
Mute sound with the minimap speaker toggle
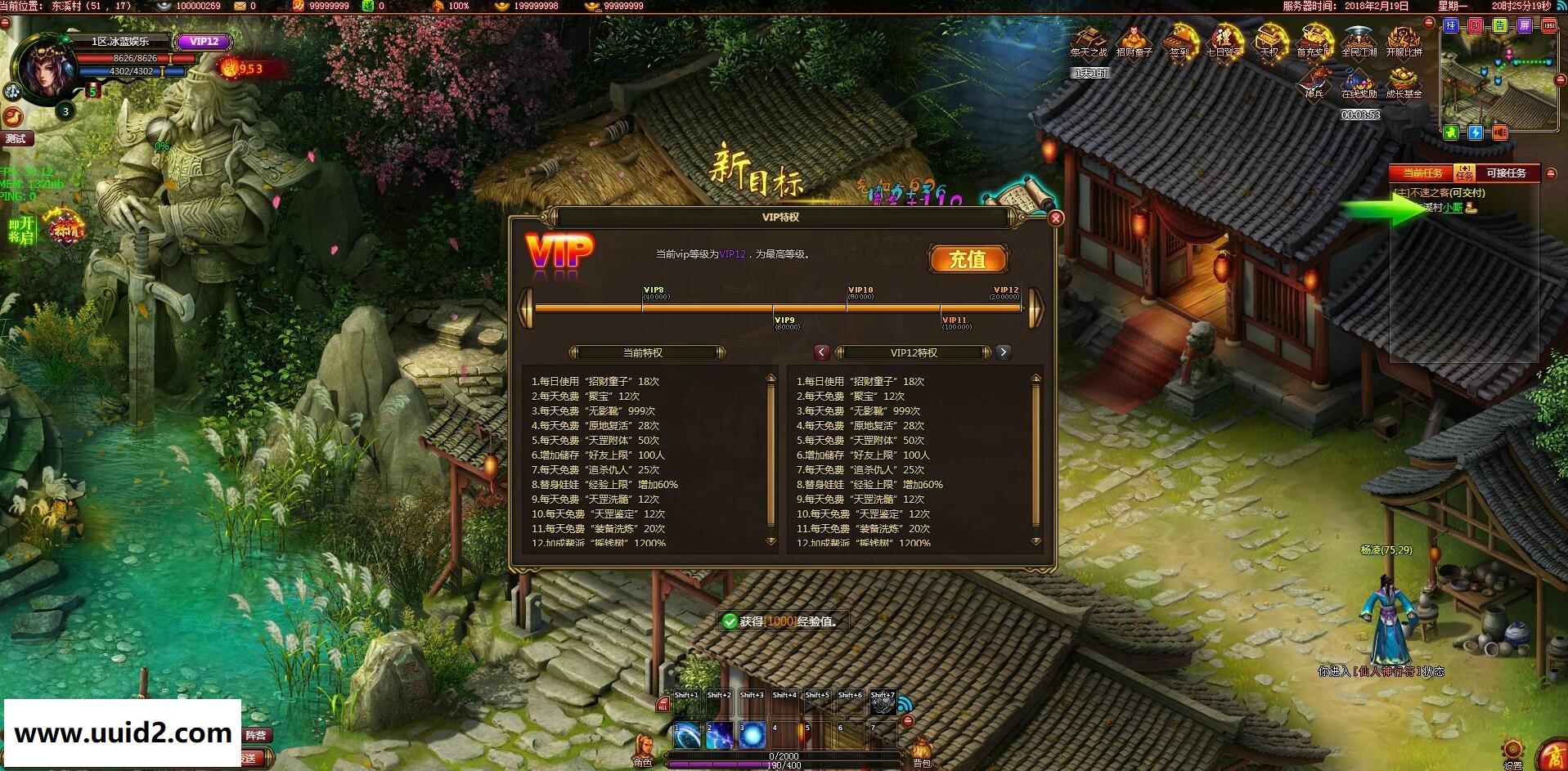point(1500,132)
